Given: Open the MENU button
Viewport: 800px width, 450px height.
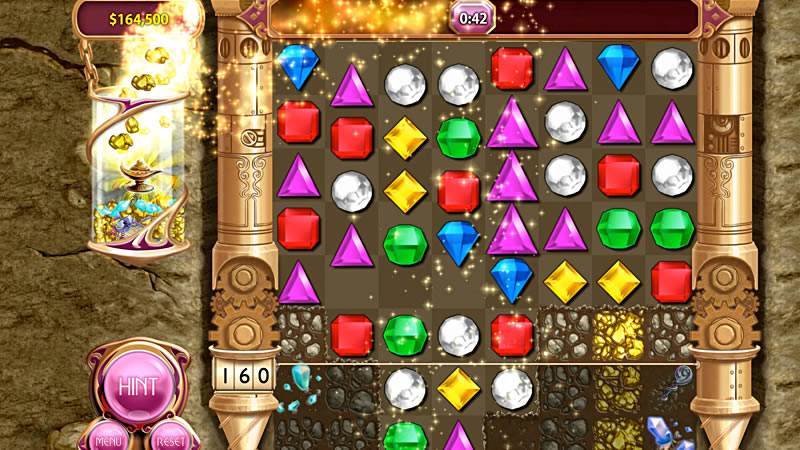Looking at the screenshot, I should pyautogui.click(x=108, y=438).
